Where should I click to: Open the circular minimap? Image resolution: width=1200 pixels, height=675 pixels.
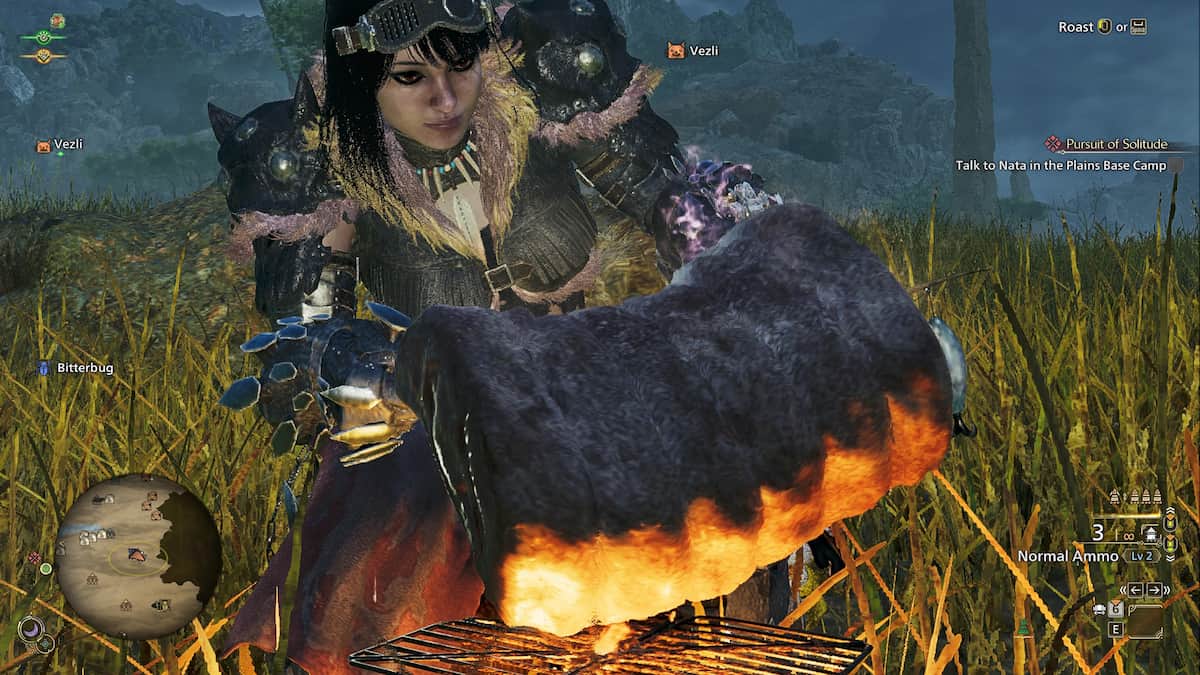138,556
